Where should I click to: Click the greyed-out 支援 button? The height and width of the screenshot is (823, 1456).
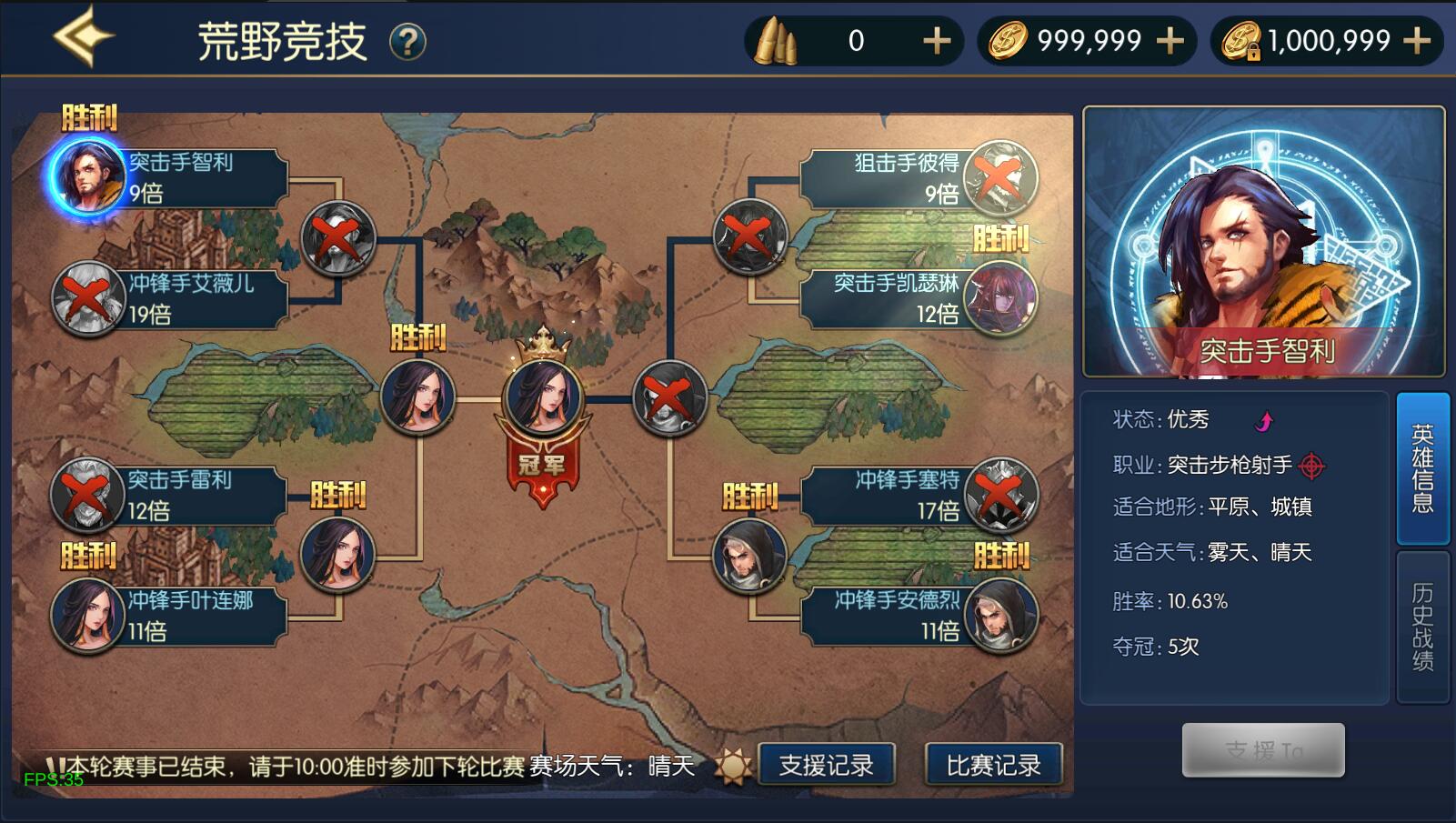(1263, 750)
